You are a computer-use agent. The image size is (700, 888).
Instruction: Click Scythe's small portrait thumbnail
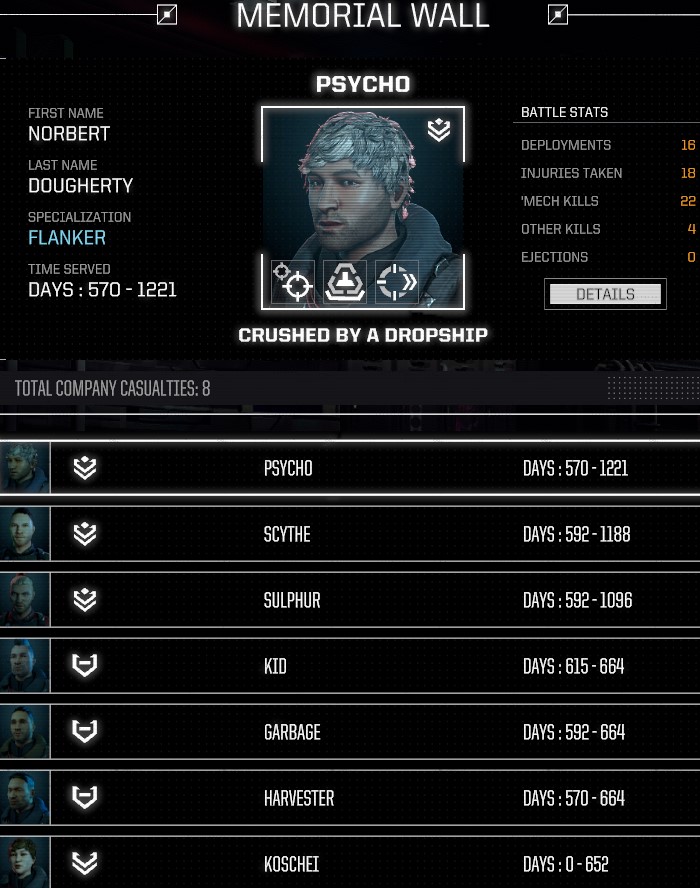pyautogui.click(x=24, y=534)
